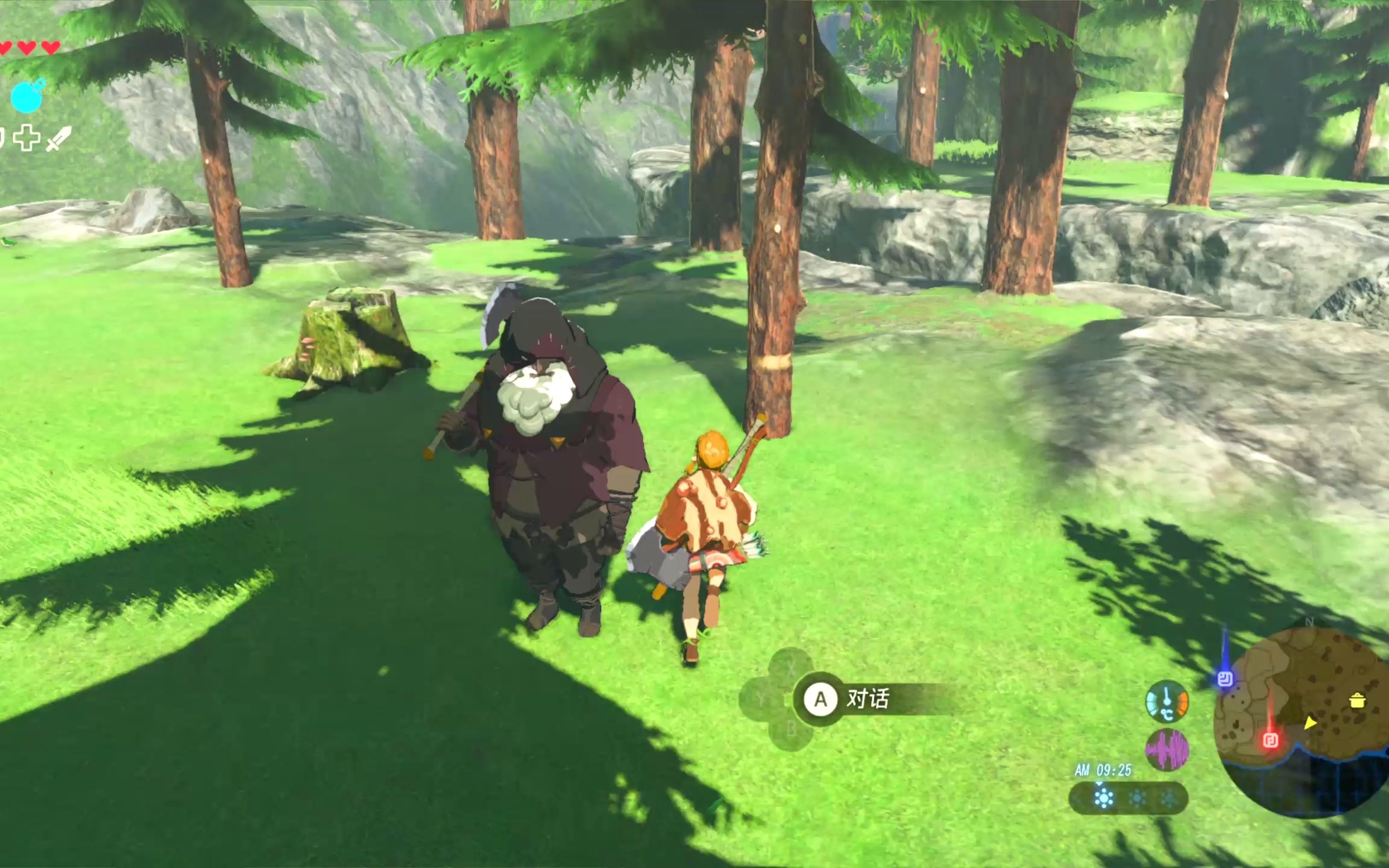Select the shield icon near the status buffs
1389x868 pixels.
click(2, 138)
